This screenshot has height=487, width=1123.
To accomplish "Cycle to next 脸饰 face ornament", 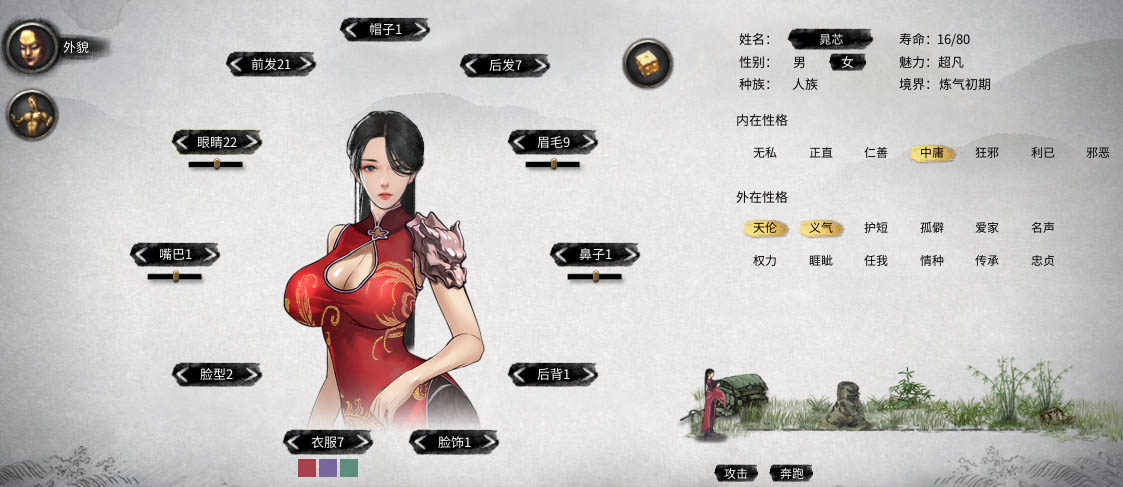I will coord(488,442).
